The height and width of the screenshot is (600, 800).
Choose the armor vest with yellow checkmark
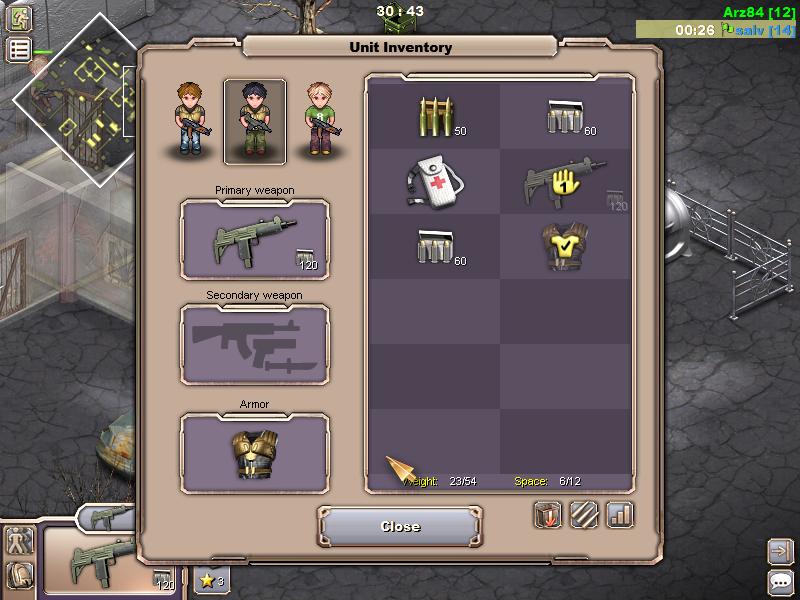pyautogui.click(x=565, y=247)
